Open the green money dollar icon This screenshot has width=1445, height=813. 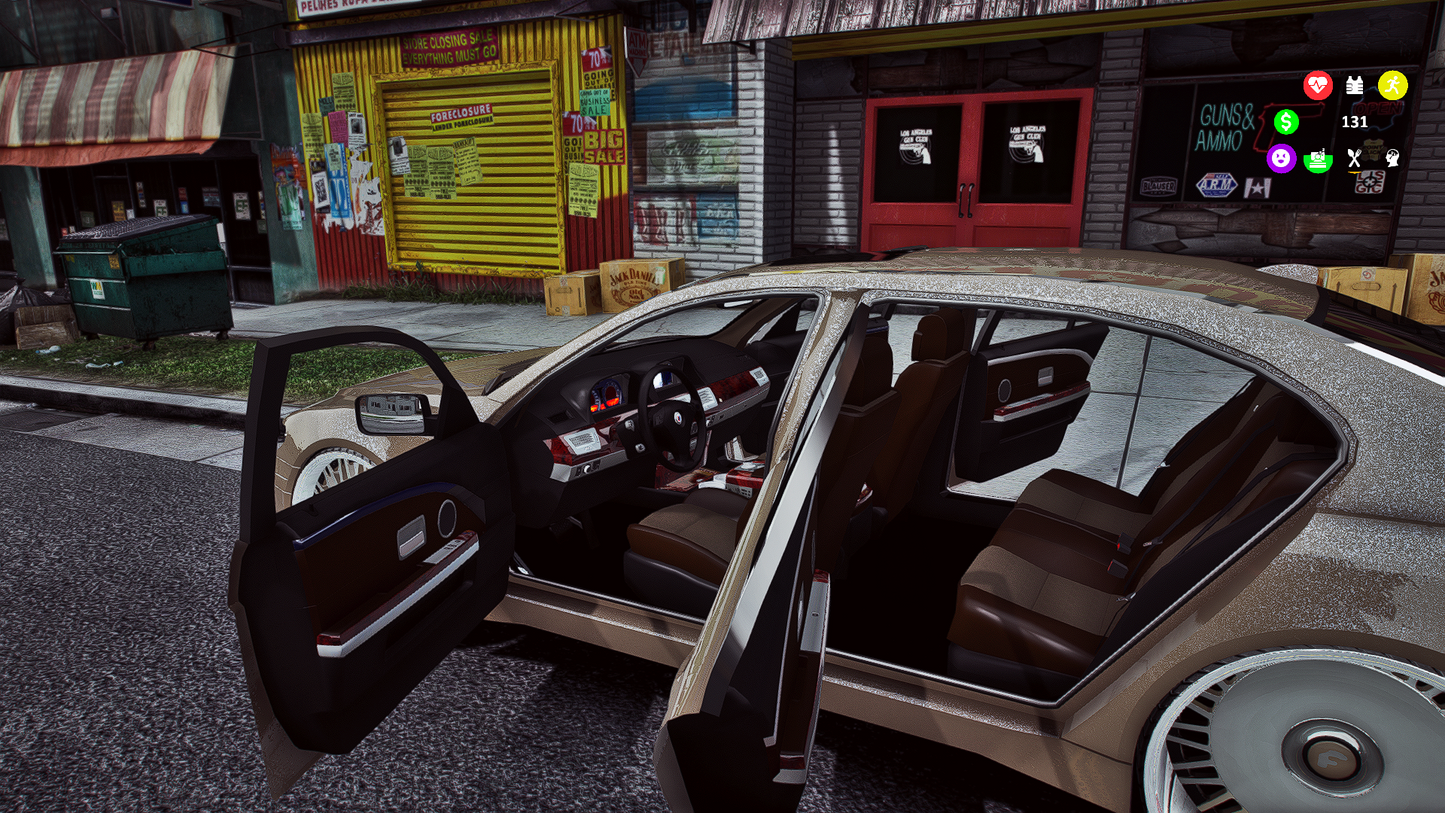1286,122
